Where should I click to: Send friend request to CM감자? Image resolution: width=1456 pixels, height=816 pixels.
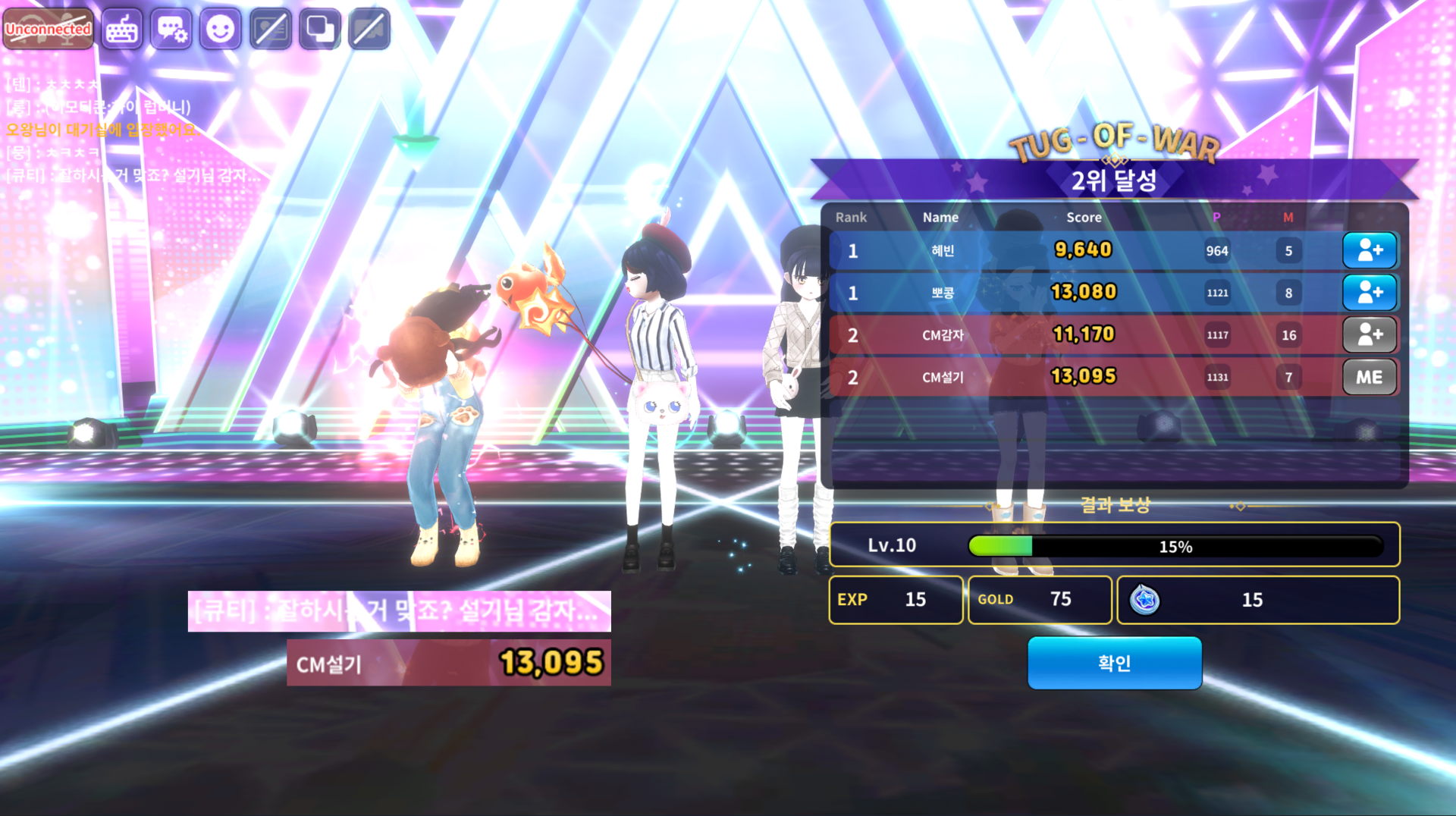coord(1369,334)
